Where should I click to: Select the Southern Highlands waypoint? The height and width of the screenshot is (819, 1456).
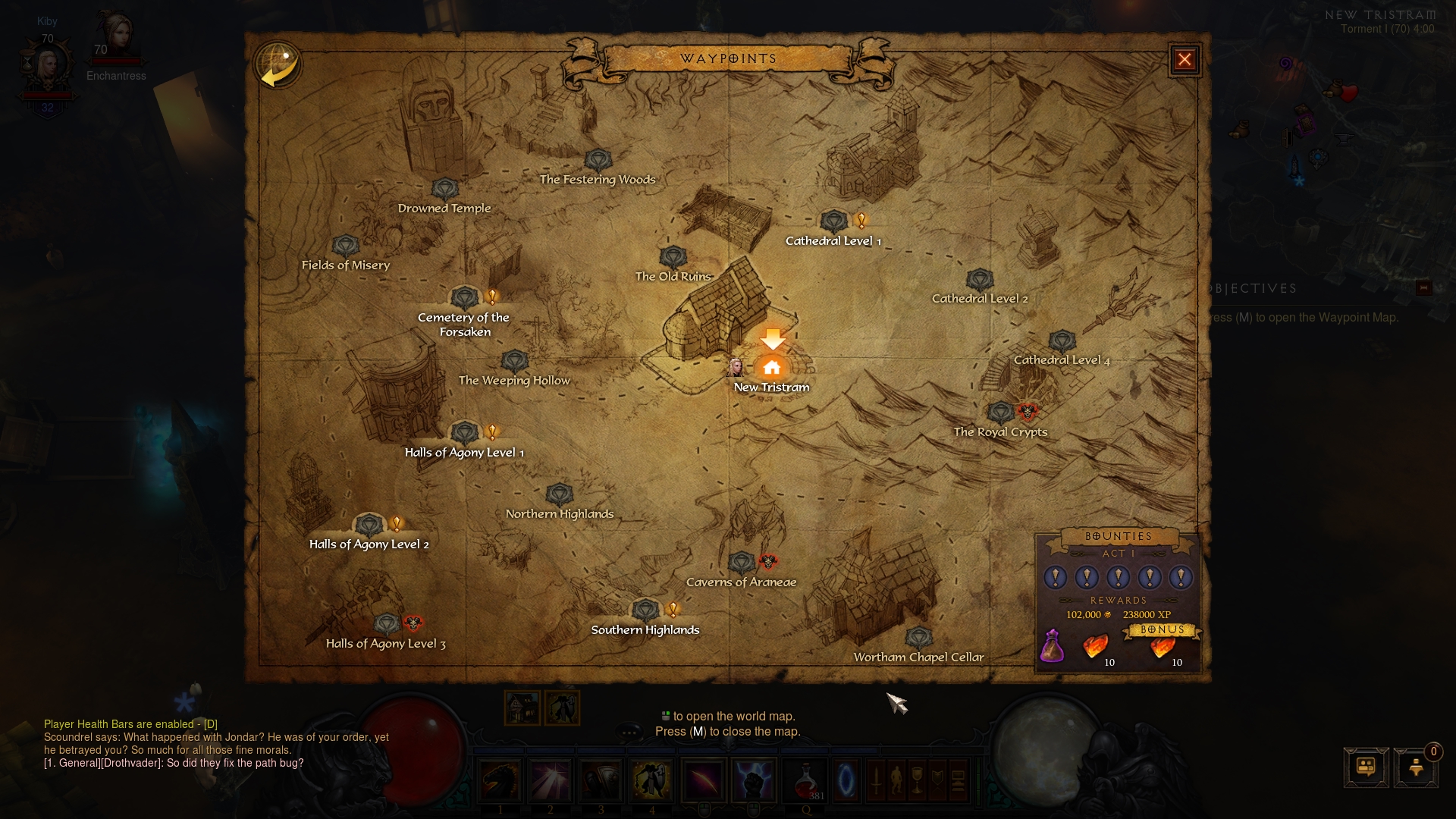click(646, 610)
